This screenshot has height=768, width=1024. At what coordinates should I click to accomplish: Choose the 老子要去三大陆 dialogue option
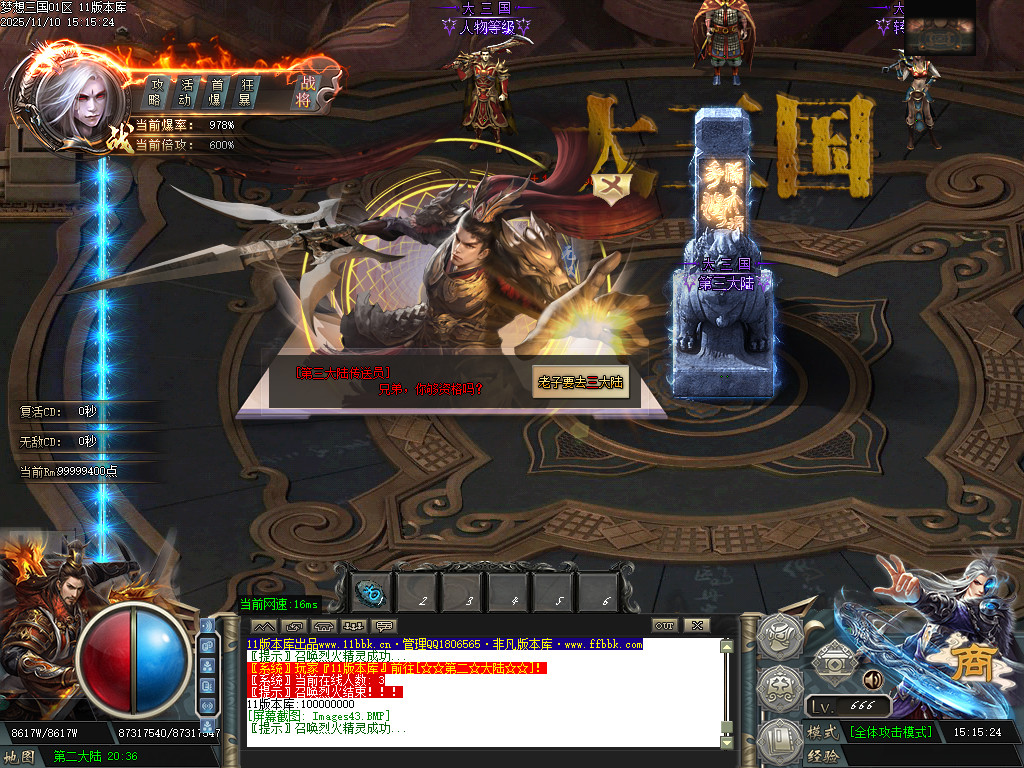[581, 382]
